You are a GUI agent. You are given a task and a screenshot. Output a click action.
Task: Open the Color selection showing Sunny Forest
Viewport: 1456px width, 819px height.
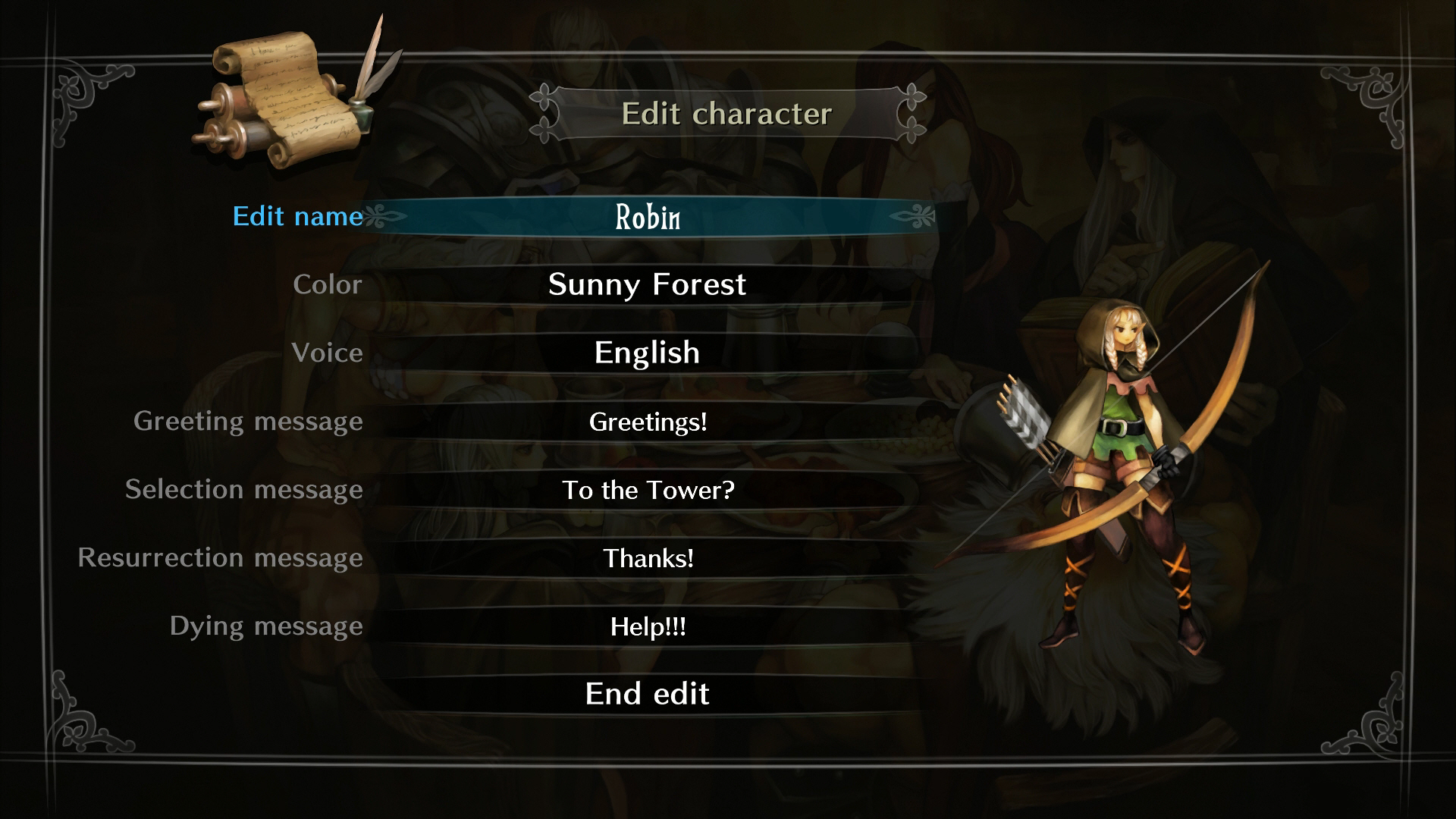(x=648, y=284)
